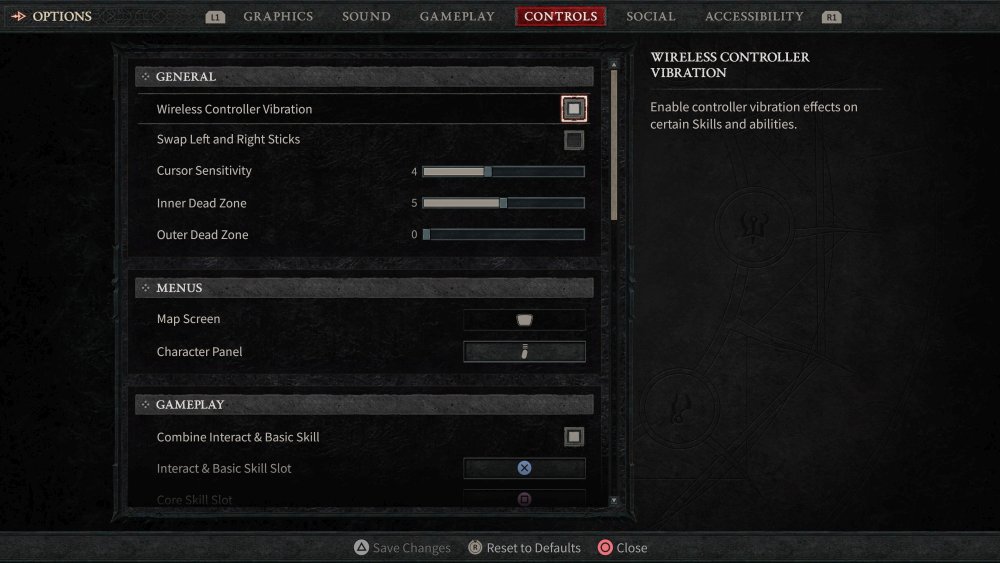Enable Swap Left and Right Sticks
1000x563 pixels.
(x=573, y=140)
